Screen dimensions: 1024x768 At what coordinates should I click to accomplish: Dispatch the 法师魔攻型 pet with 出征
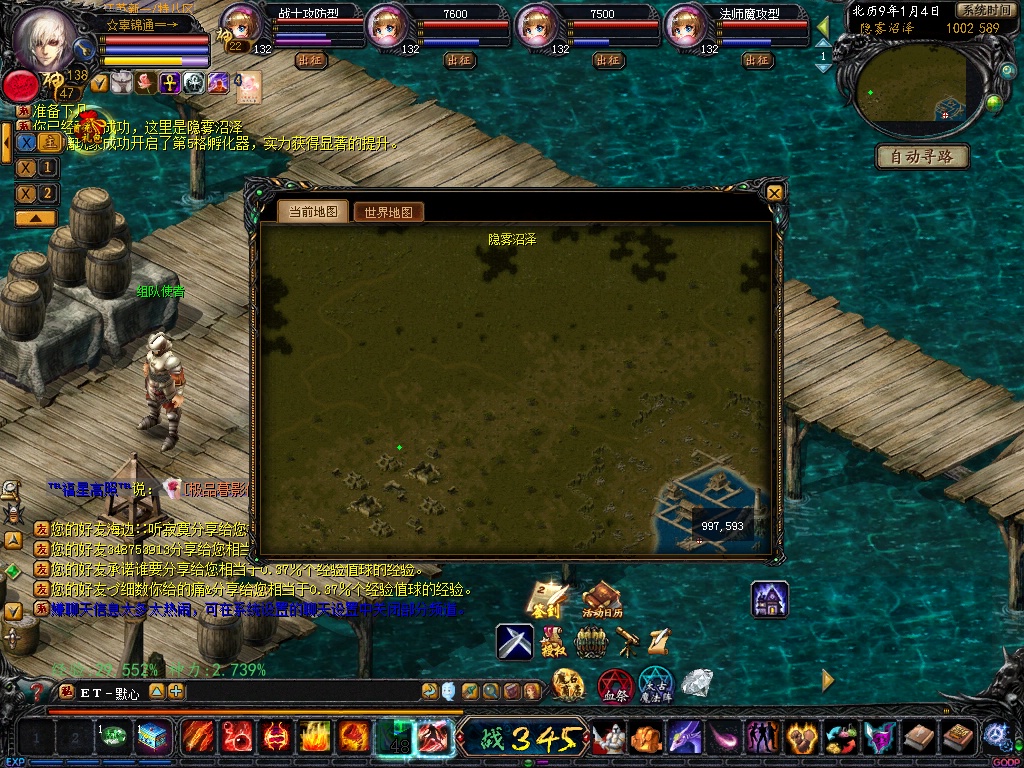[758, 60]
